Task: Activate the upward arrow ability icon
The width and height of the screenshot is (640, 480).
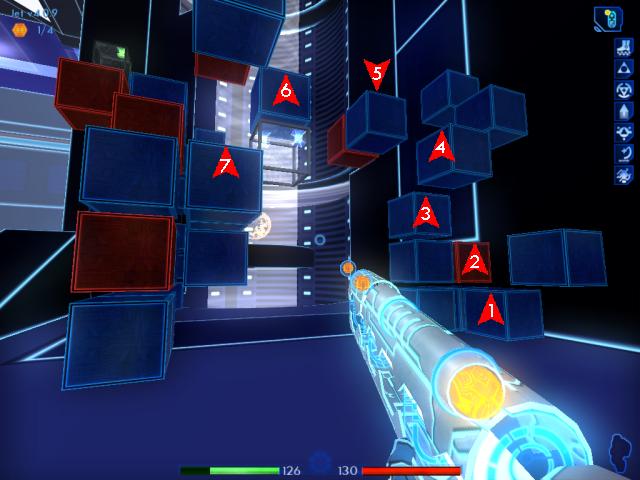Action: click(623, 111)
